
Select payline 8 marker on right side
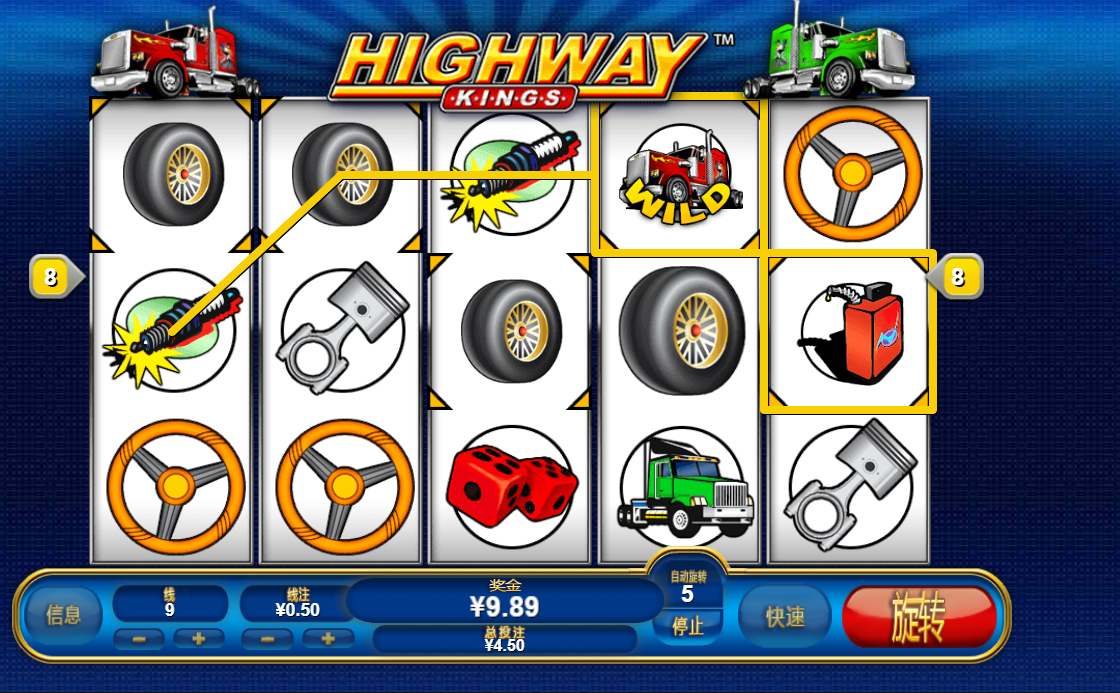(958, 276)
